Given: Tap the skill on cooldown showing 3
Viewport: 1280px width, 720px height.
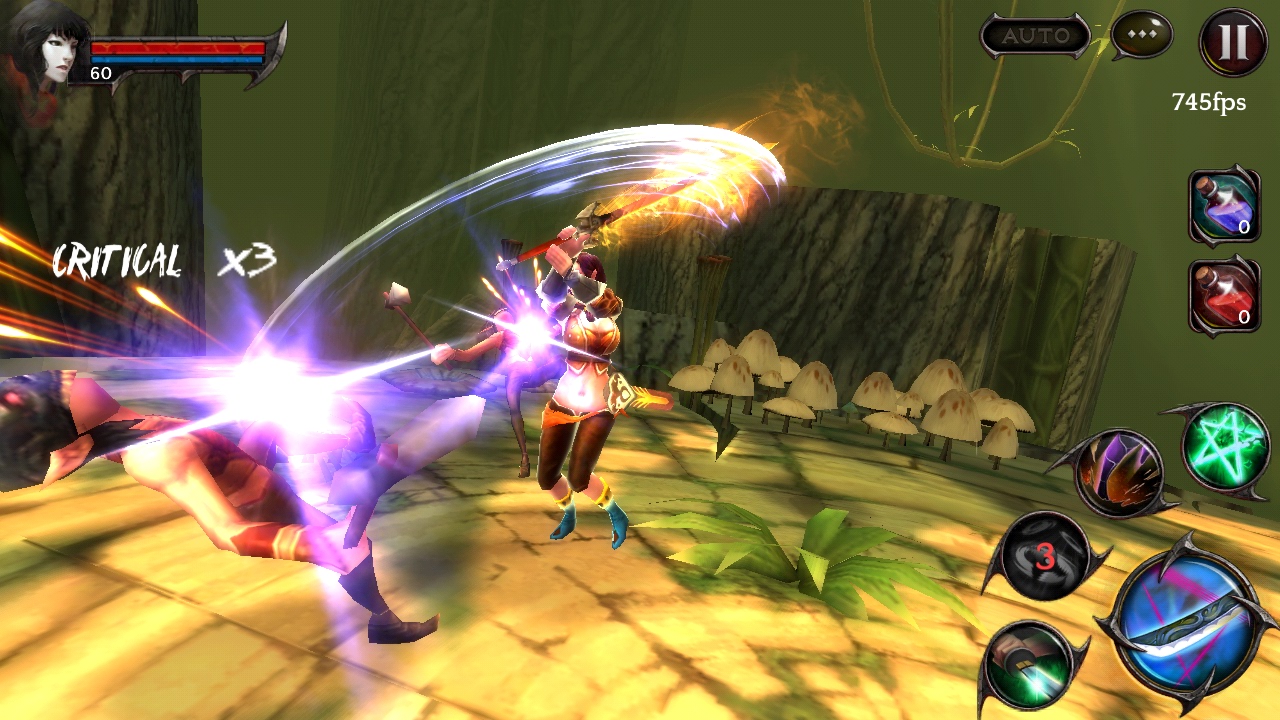Looking at the screenshot, I should (x=1045, y=555).
